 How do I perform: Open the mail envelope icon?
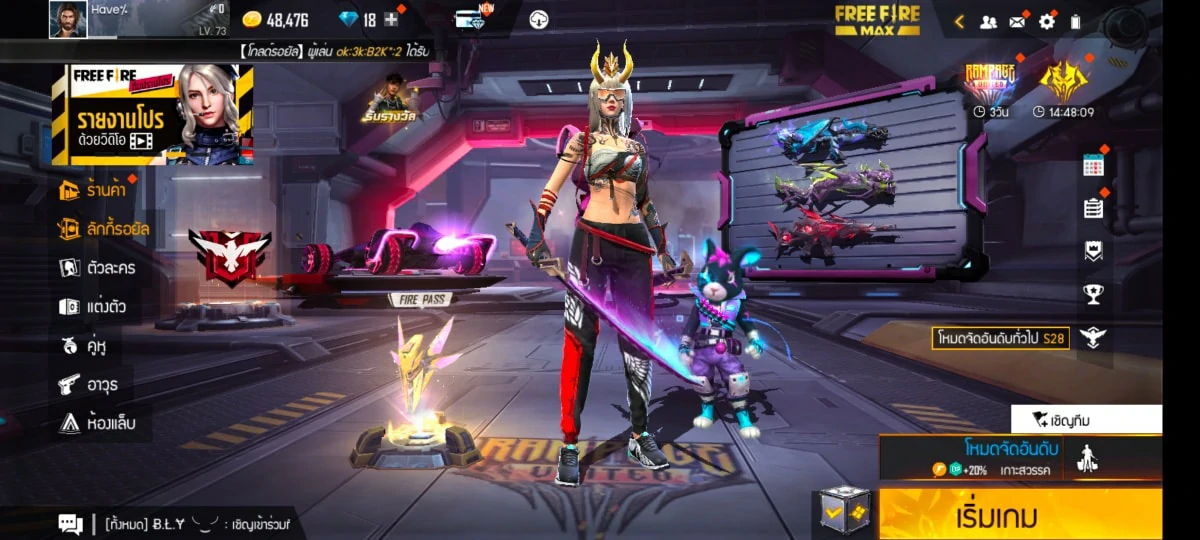tap(1017, 21)
